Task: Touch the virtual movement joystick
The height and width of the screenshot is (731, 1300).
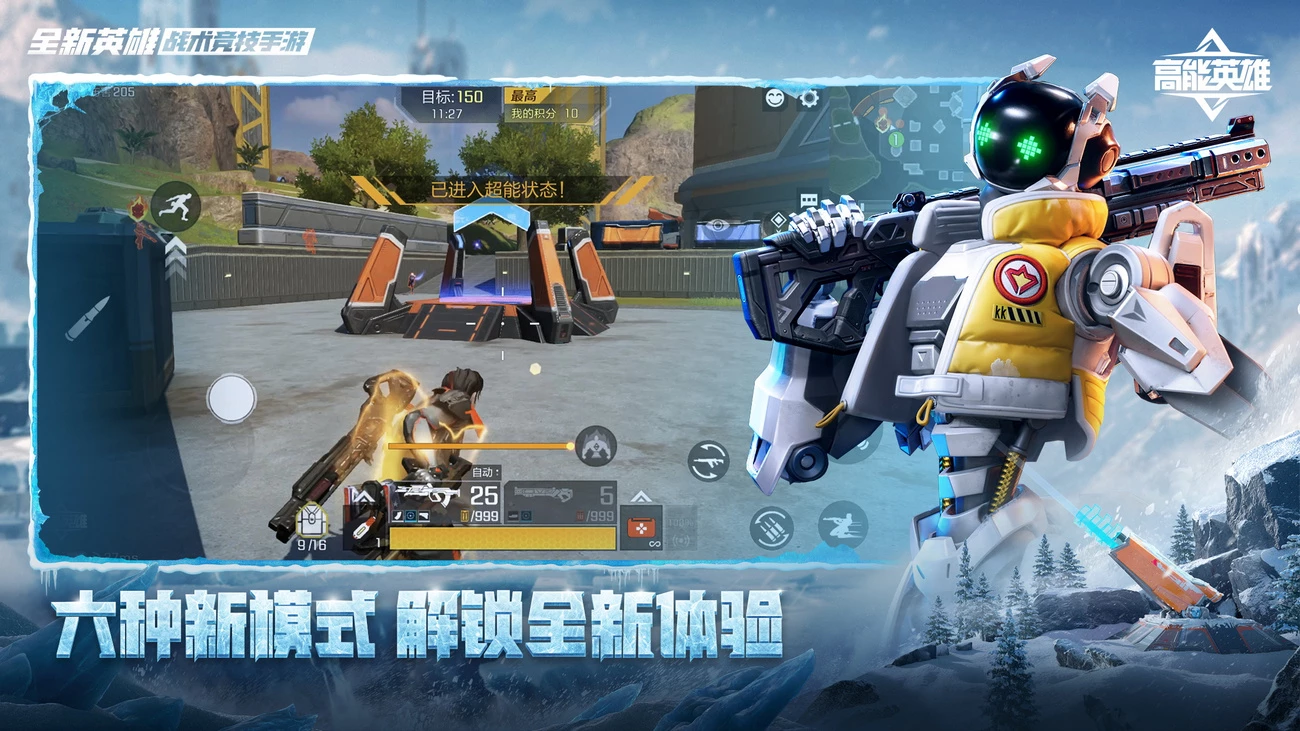Action: pos(231,398)
